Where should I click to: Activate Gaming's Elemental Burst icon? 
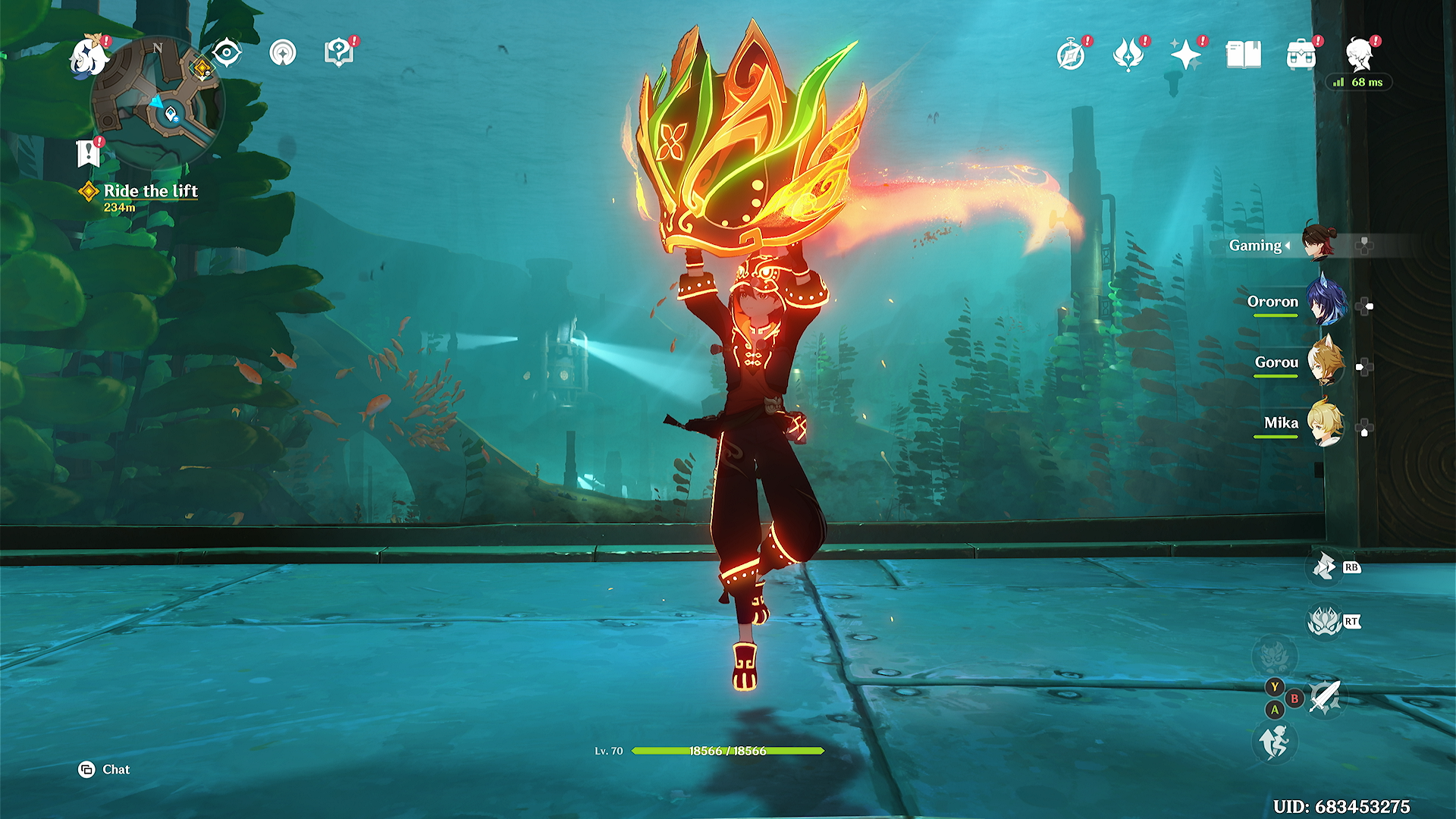pos(1324,622)
